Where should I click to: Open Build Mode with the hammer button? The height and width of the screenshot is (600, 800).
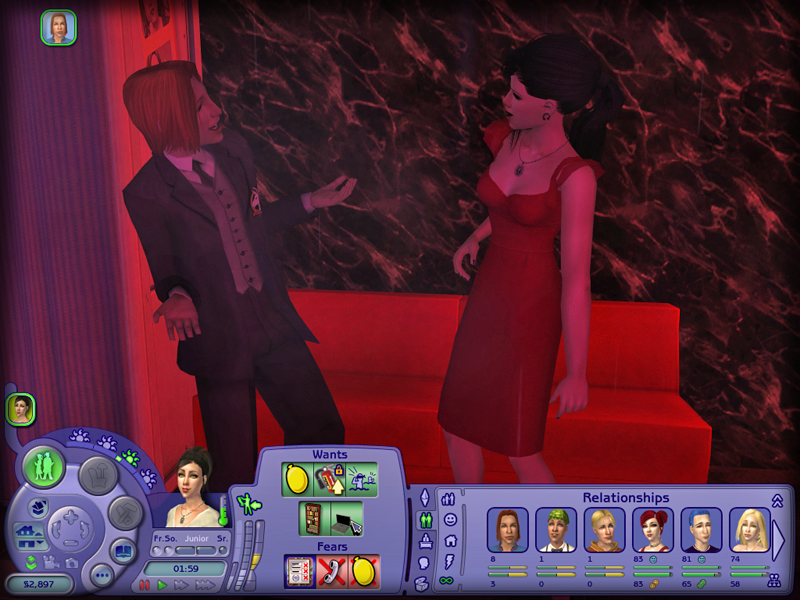[123, 513]
